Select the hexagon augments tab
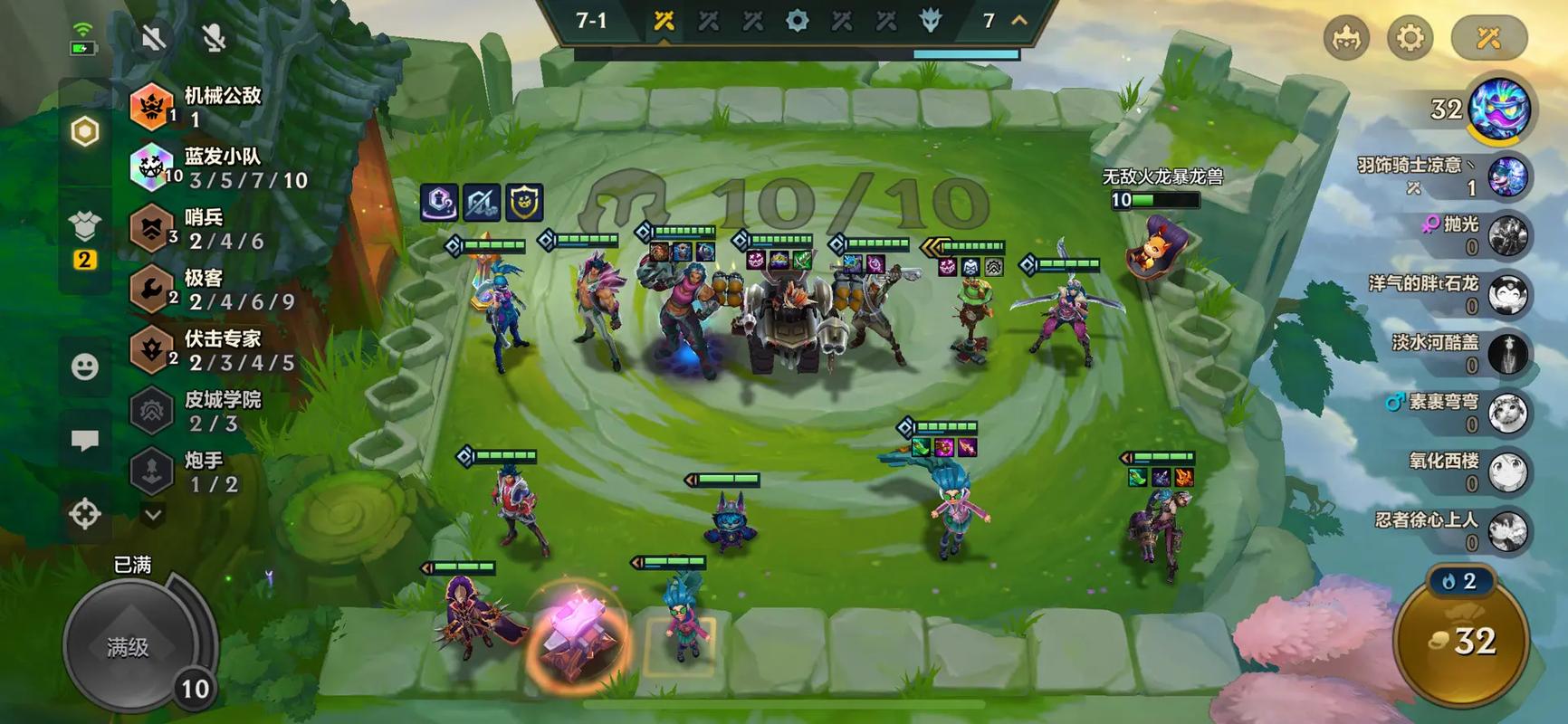This screenshot has width=1568, height=724. tap(85, 132)
